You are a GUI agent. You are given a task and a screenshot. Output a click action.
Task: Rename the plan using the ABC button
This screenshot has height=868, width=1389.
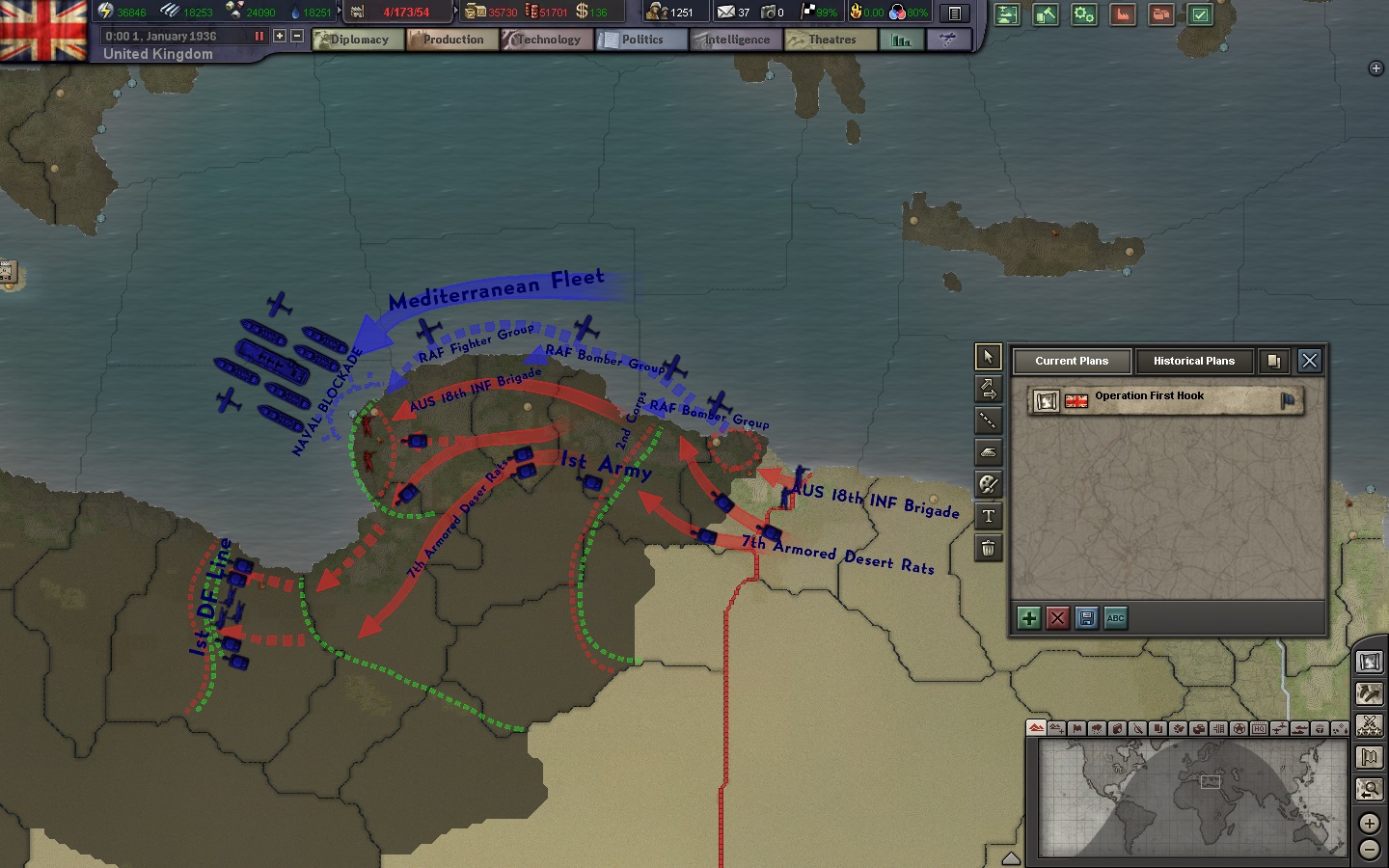pos(1116,618)
